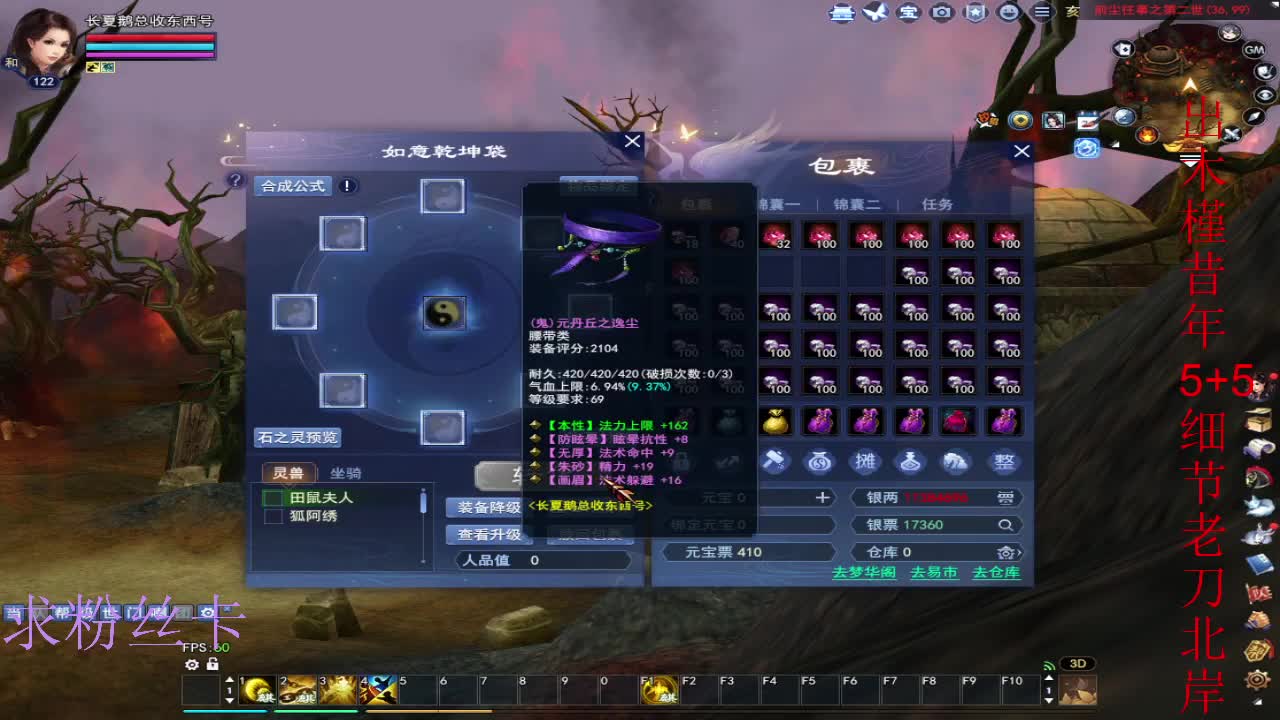Open the treasure (宝) icon in top toolbar

(x=909, y=12)
